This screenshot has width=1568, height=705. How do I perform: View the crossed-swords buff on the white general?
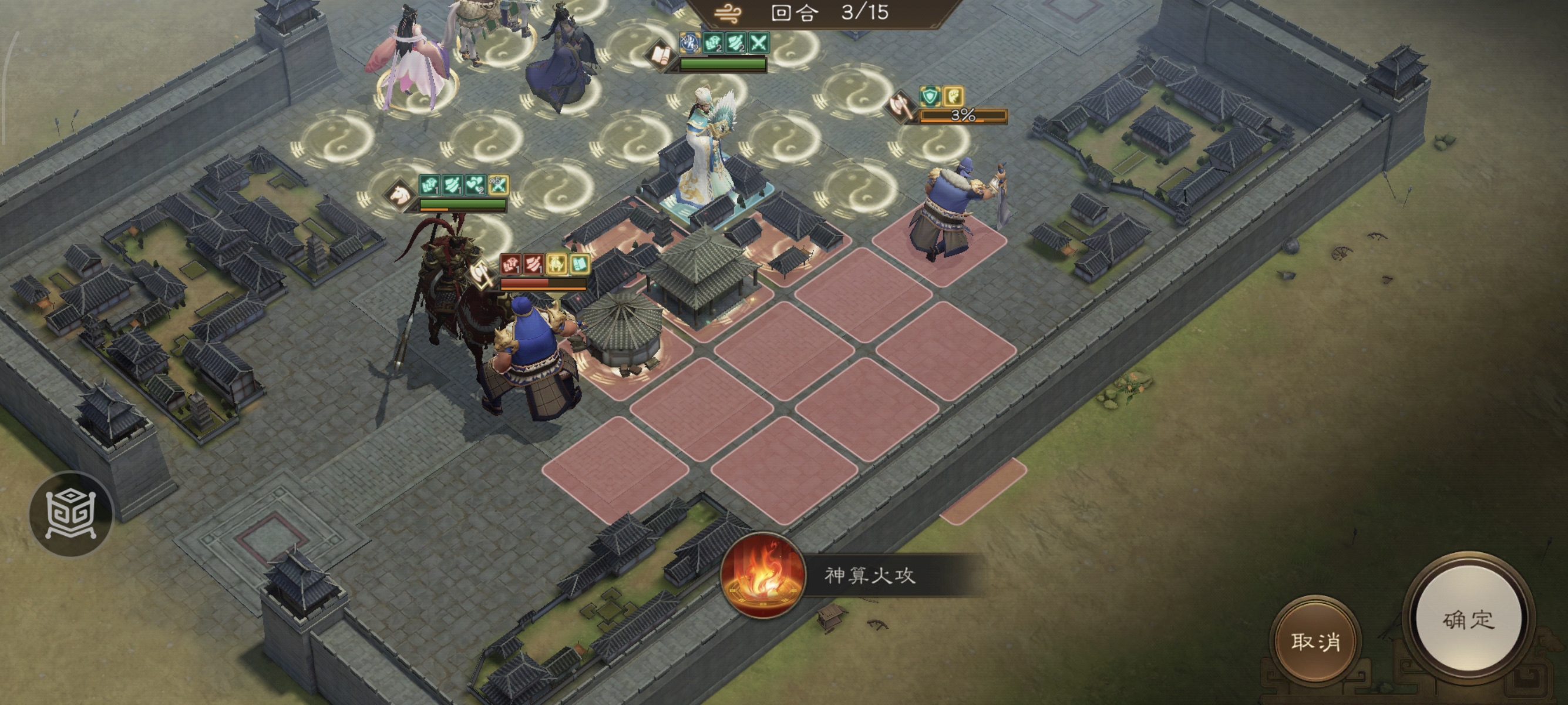[x=758, y=44]
